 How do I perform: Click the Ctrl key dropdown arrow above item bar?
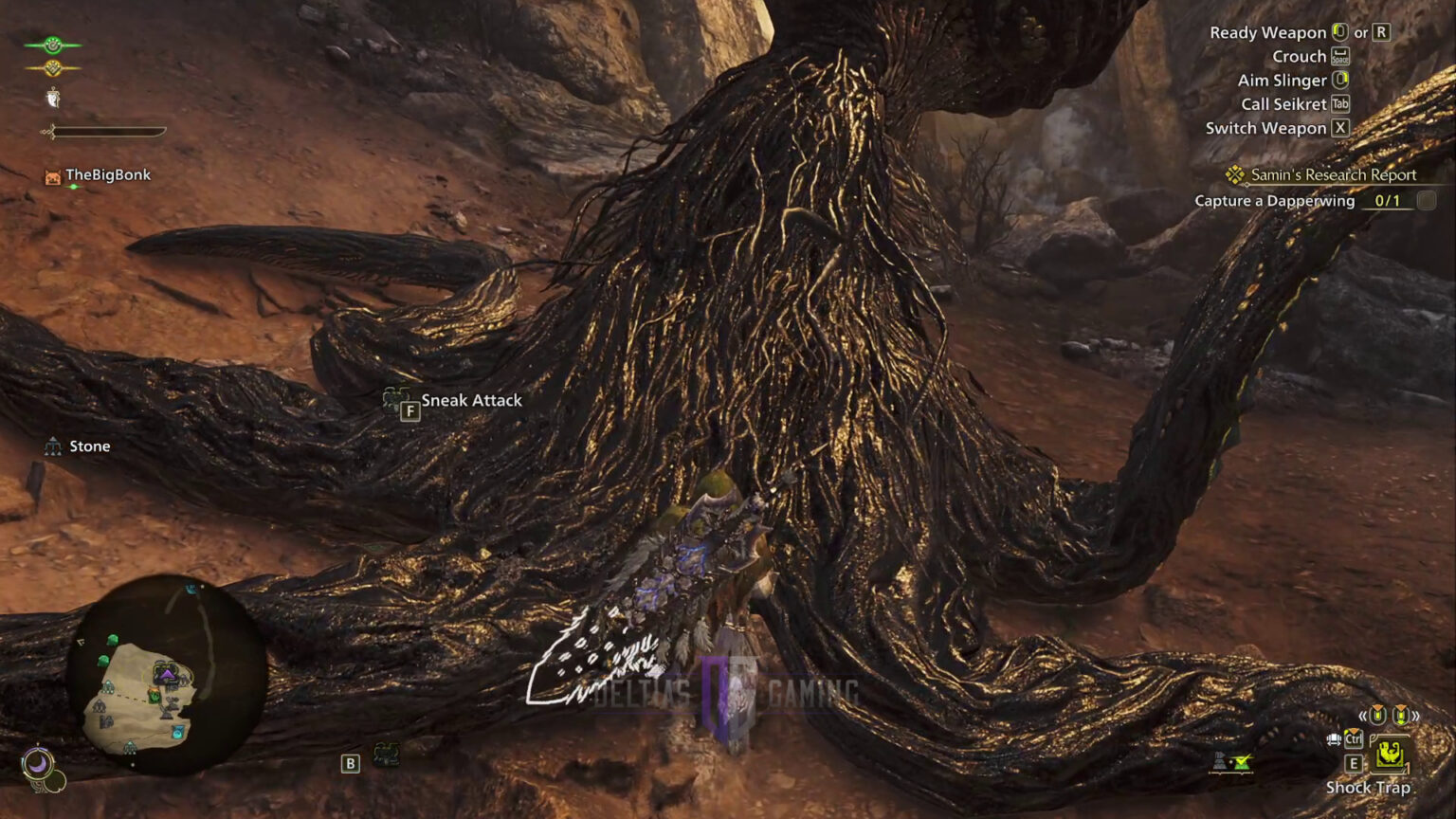point(1353,731)
